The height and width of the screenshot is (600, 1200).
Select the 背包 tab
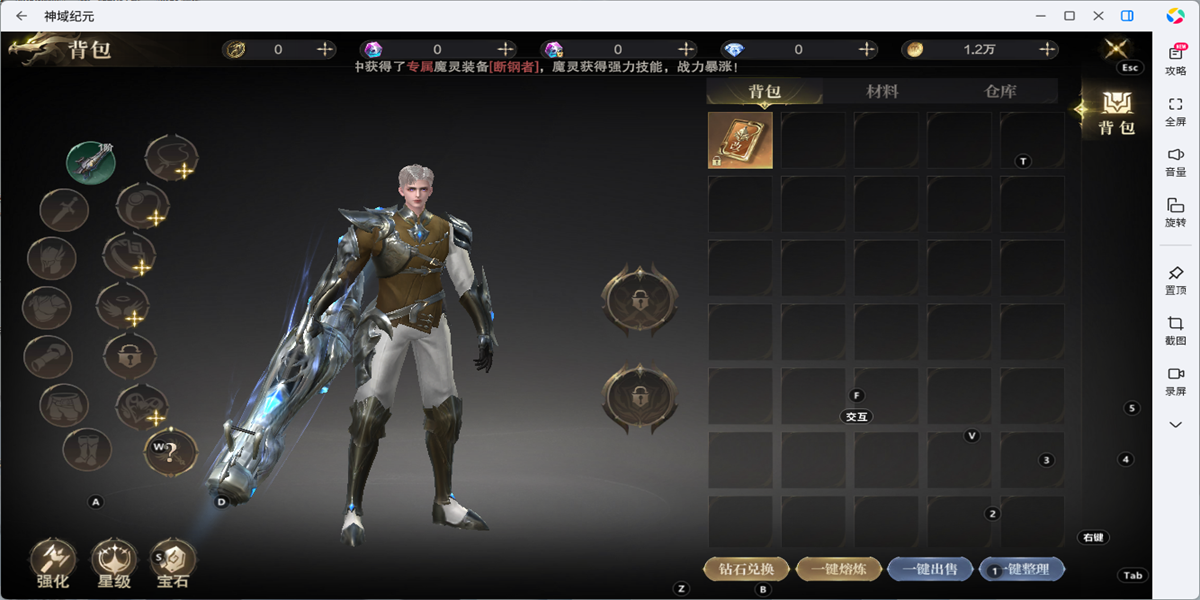765,91
